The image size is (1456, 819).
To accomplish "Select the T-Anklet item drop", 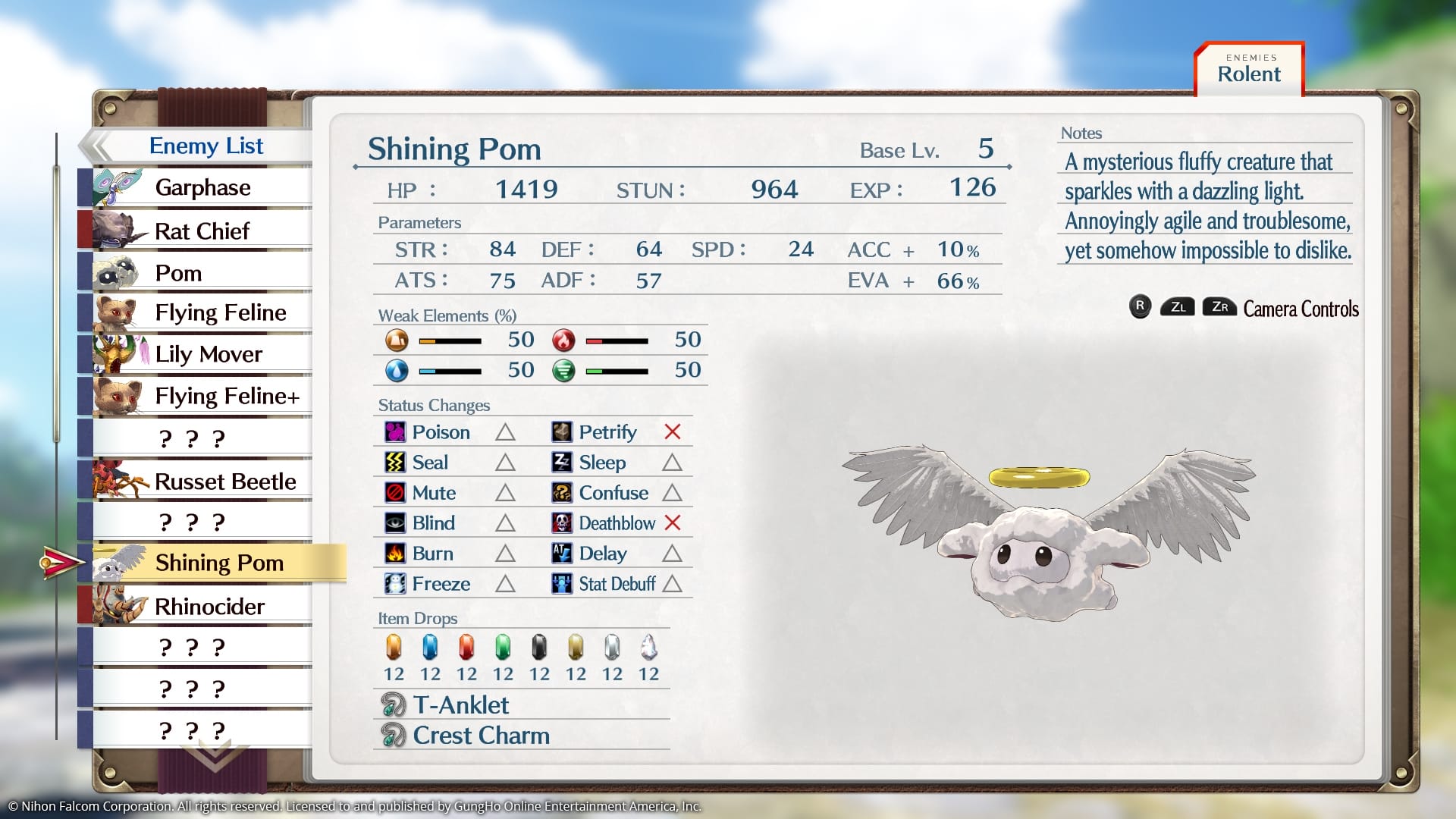I will 460,704.
